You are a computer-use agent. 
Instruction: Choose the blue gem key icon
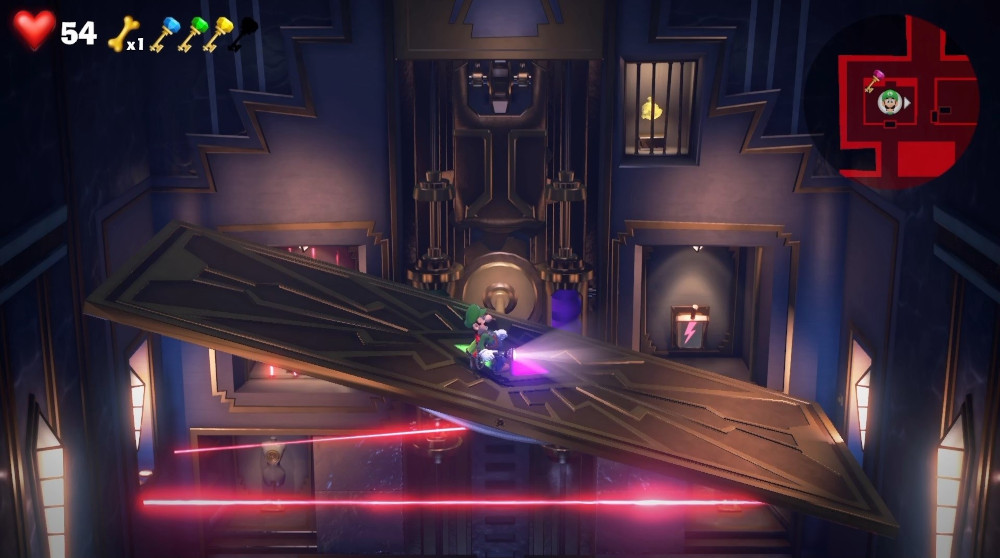pyautogui.click(x=163, y=32)
